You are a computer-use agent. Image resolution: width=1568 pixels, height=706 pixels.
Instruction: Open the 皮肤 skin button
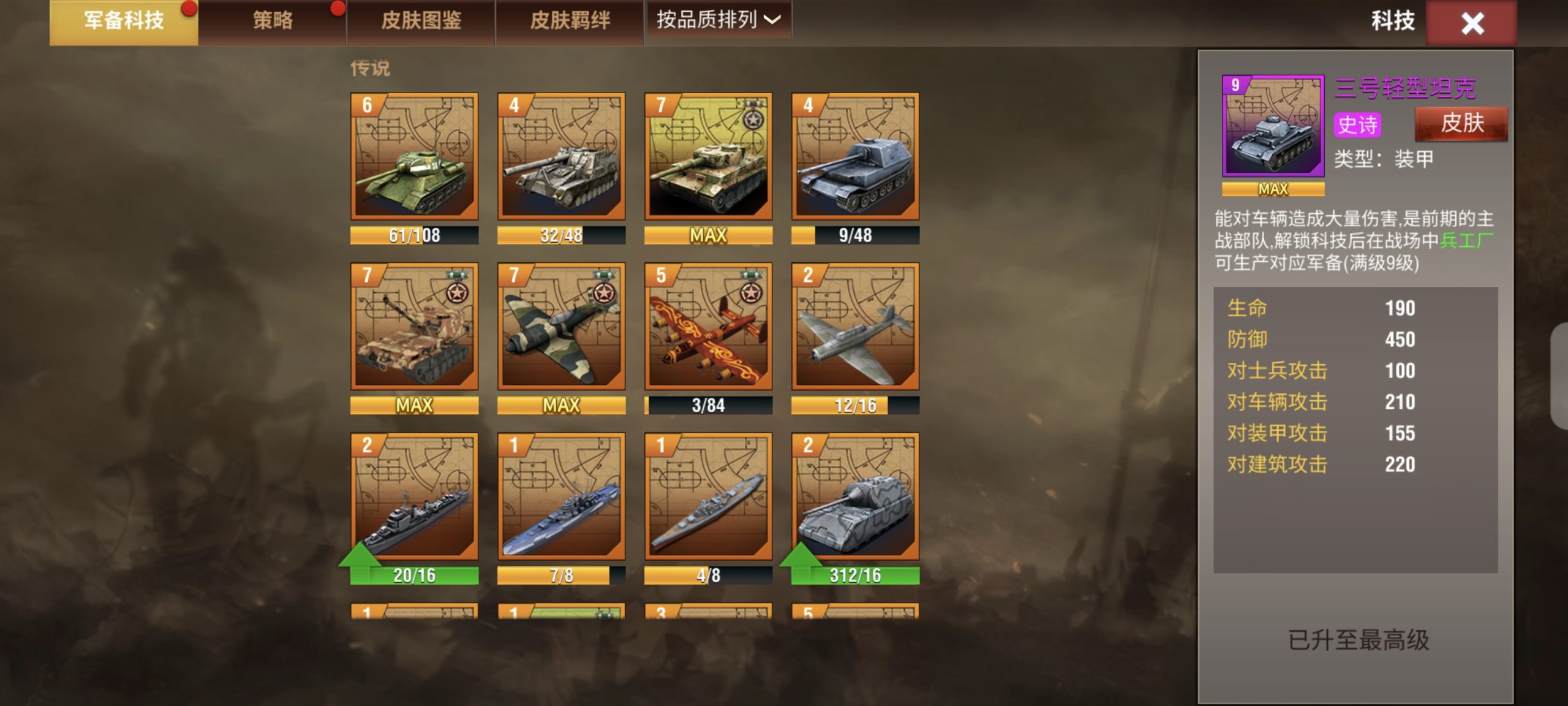point(1461,124)
